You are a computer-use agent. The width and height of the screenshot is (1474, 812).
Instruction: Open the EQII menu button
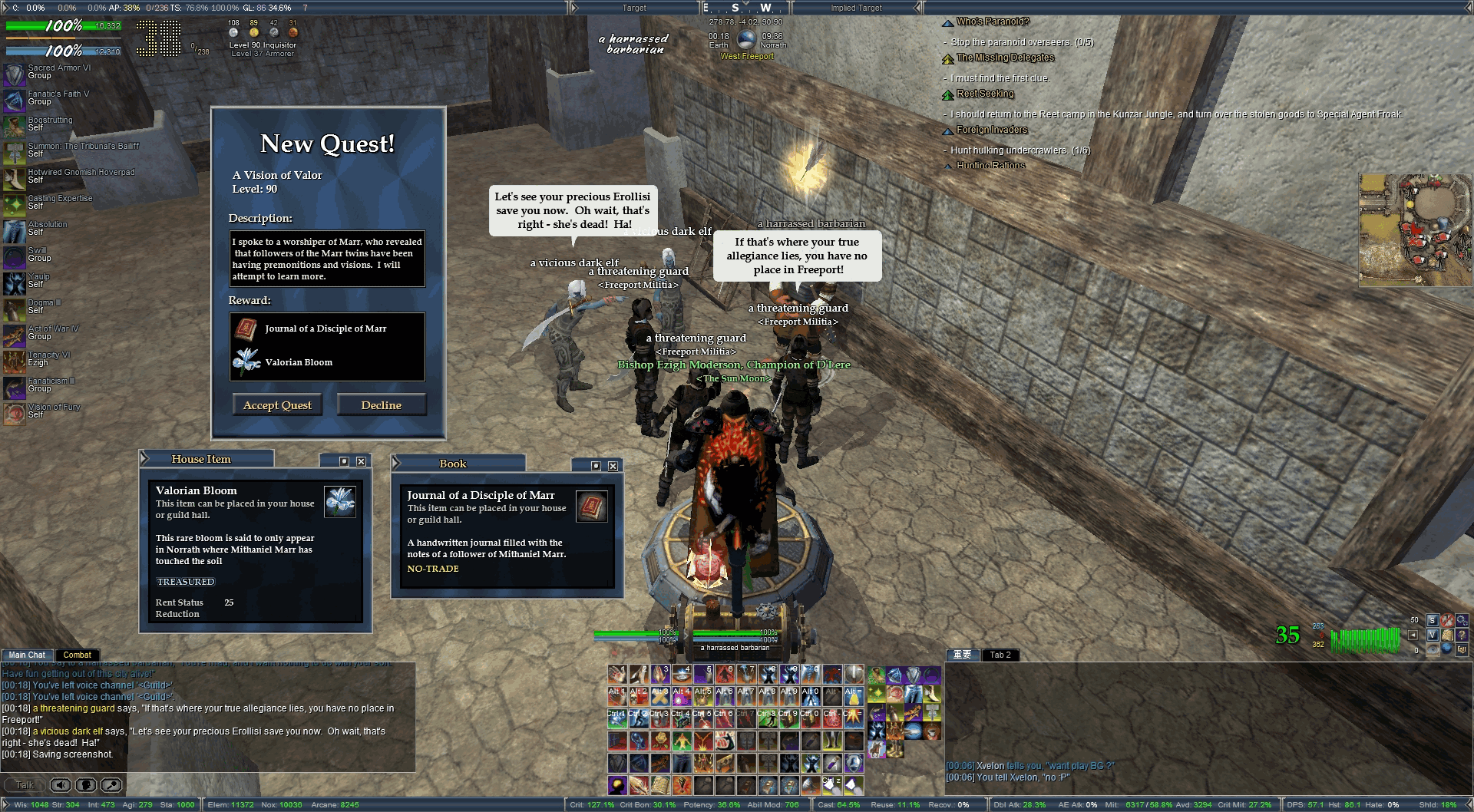pyautogui.click(x=1461, y=649)
